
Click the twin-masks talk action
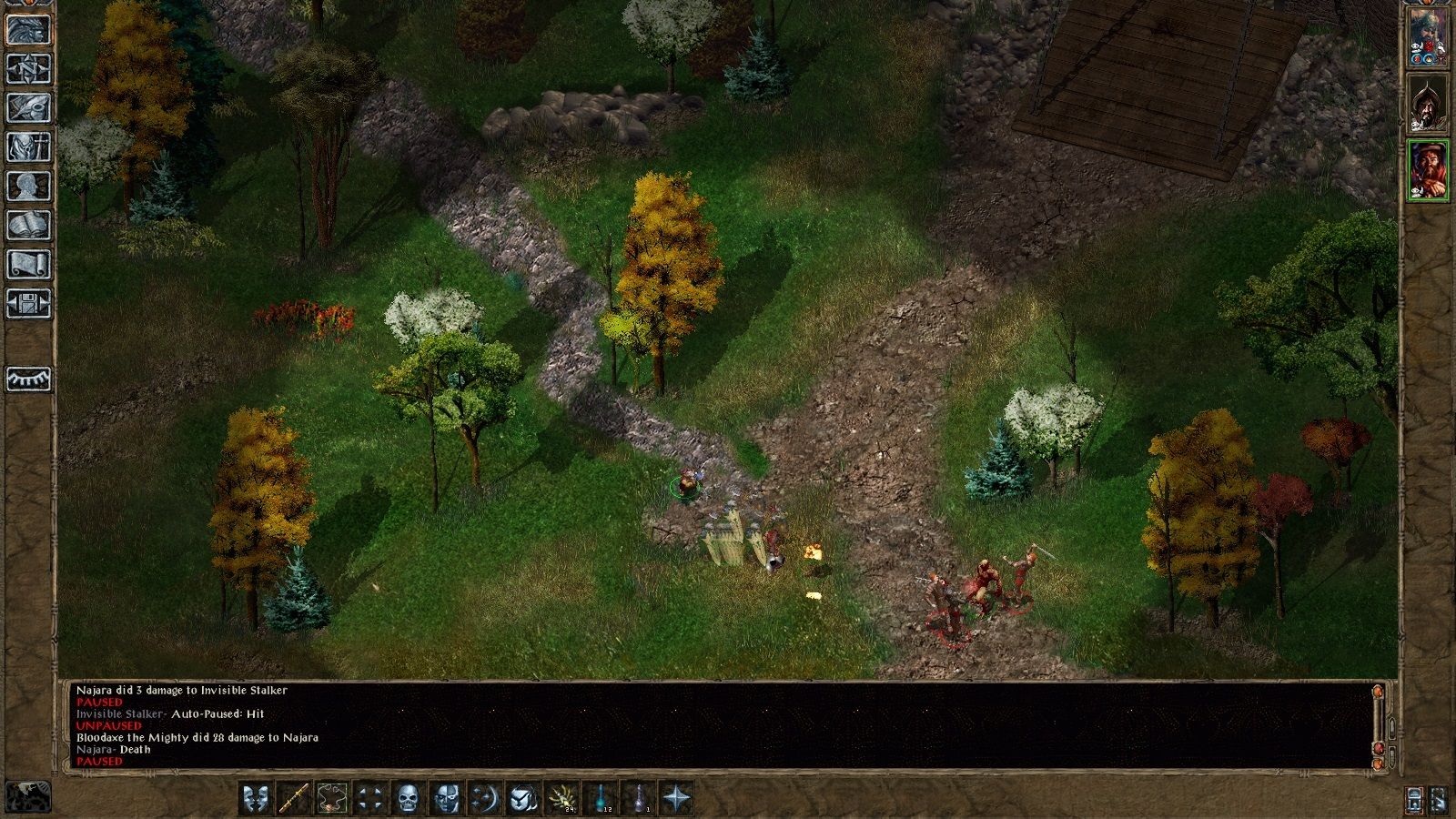(256, 799)
